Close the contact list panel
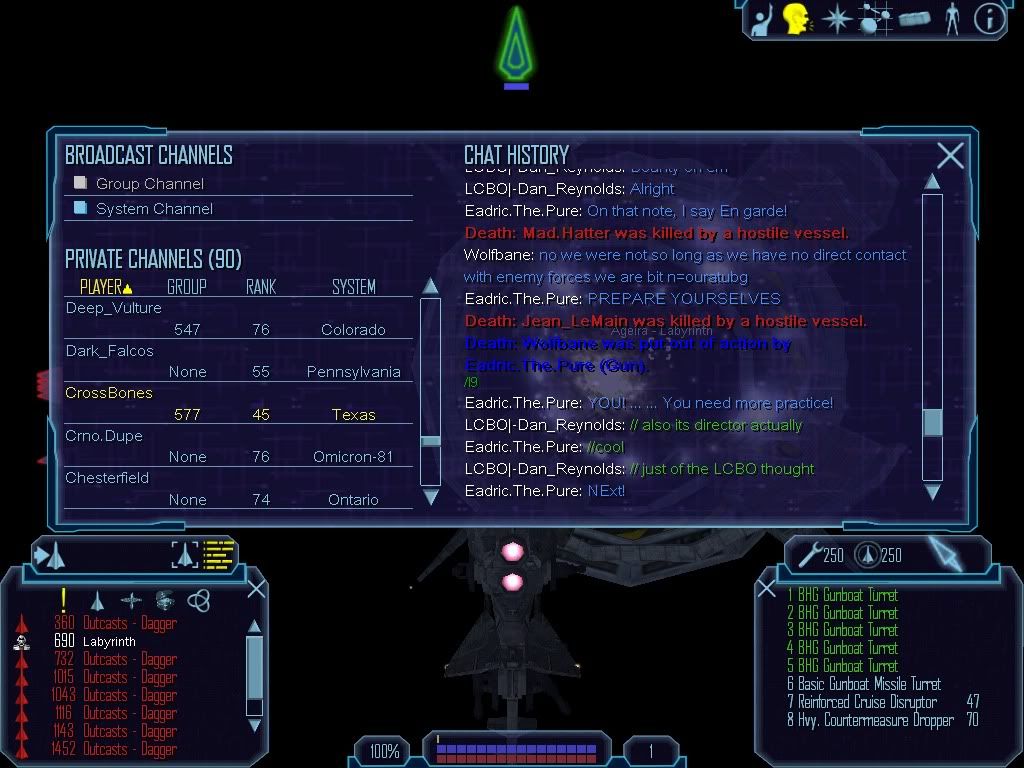 [x=257, y=588]
